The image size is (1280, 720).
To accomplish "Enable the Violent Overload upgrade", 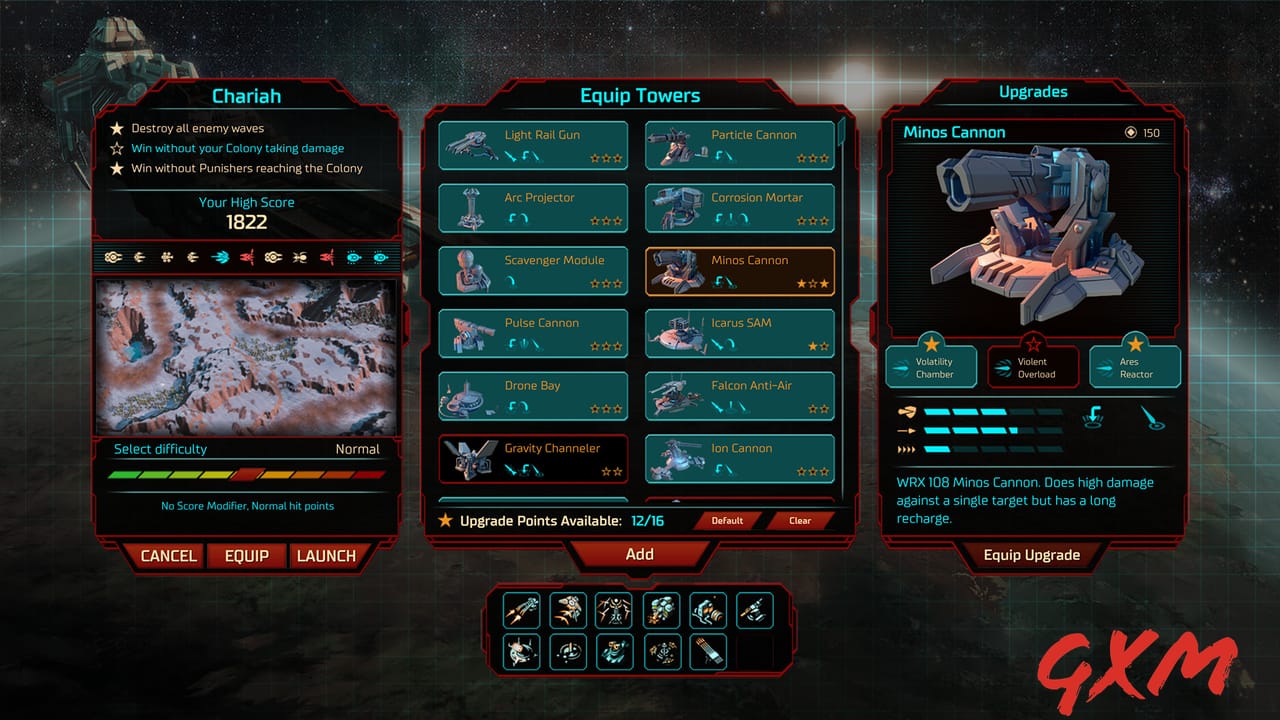I will click(1033, 365).
